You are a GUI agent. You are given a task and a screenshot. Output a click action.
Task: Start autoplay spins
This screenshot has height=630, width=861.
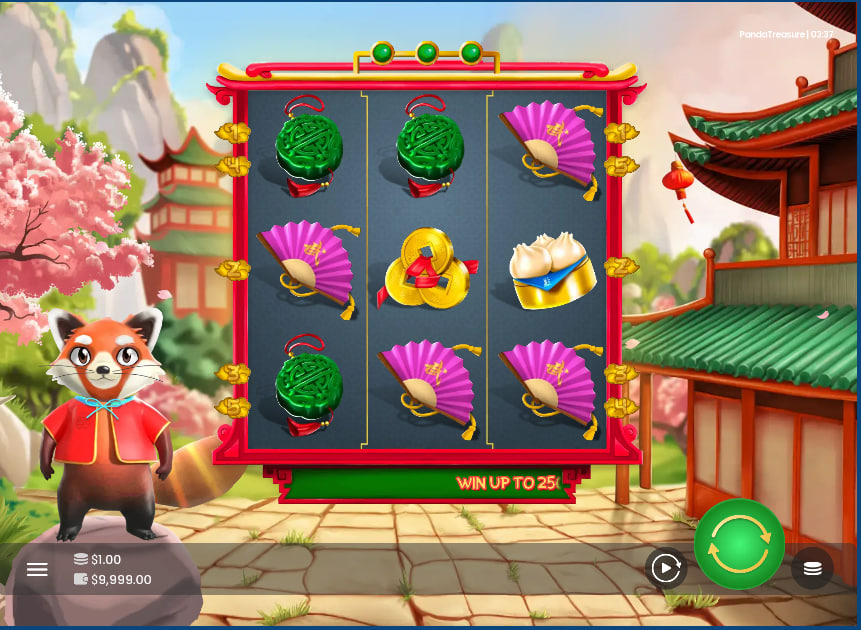(665, 568)
